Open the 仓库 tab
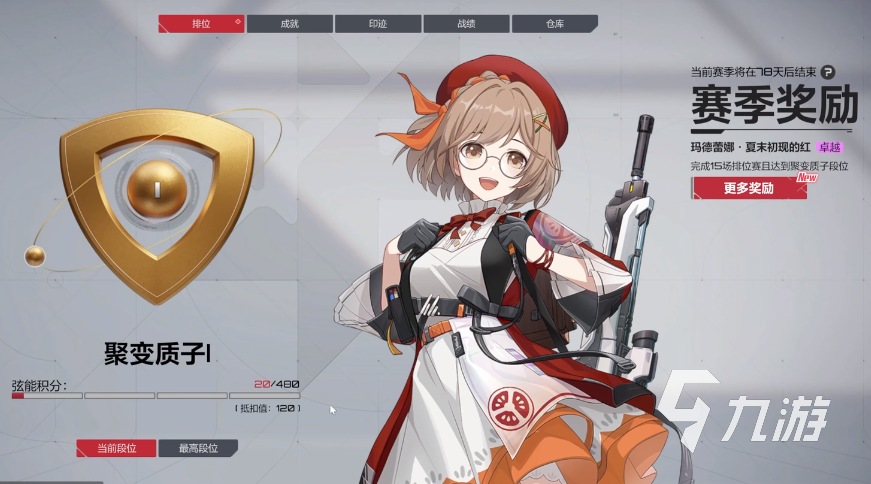Viewport: 871px width, 484px height. click(553, 23)
